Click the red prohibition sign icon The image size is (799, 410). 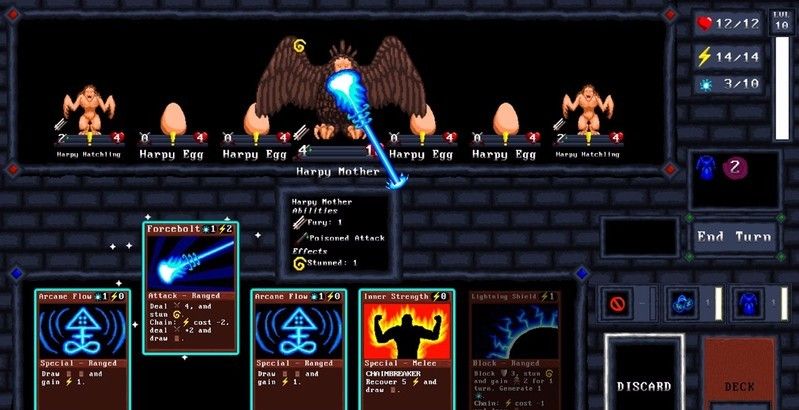coord(619,302)
